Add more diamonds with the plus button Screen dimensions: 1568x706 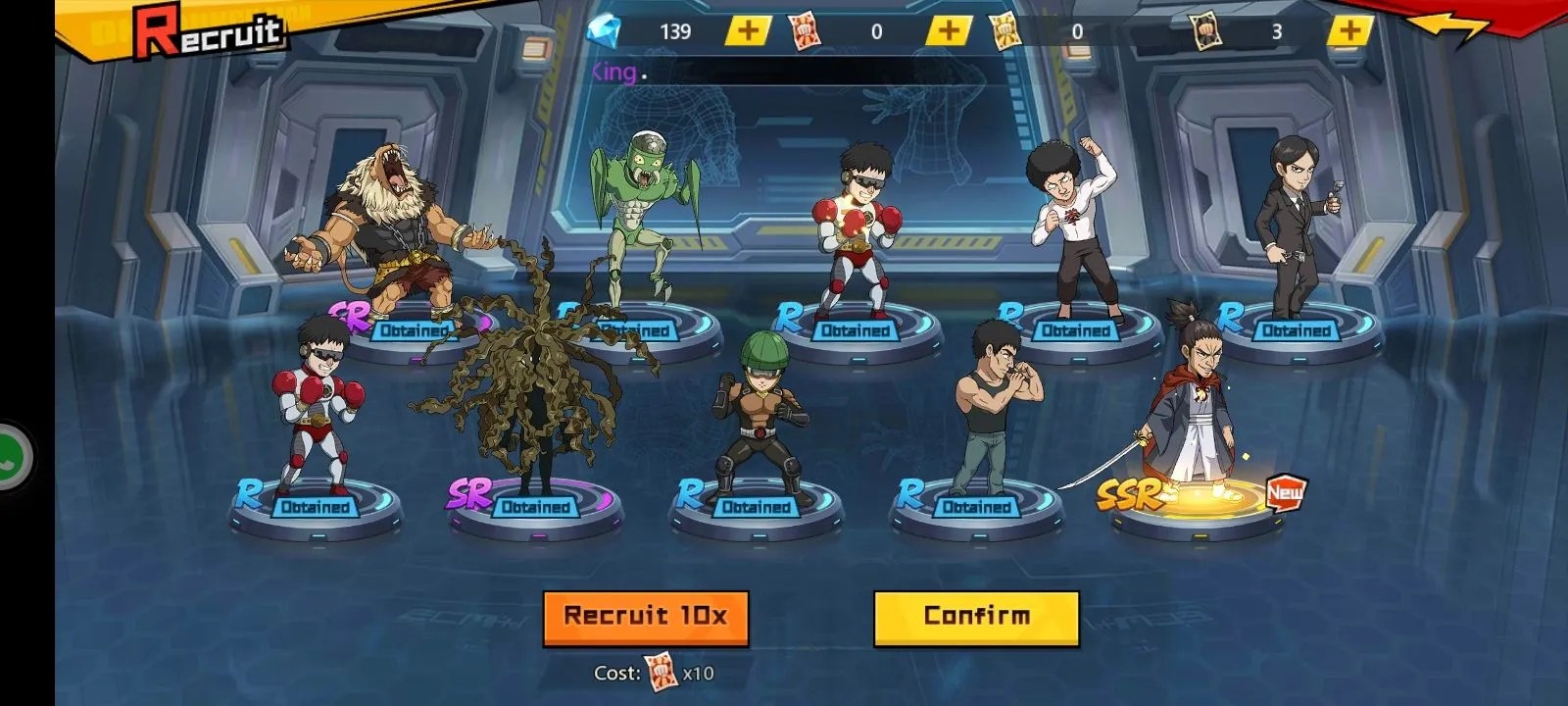pyautogui.click(x=748, y=31)
